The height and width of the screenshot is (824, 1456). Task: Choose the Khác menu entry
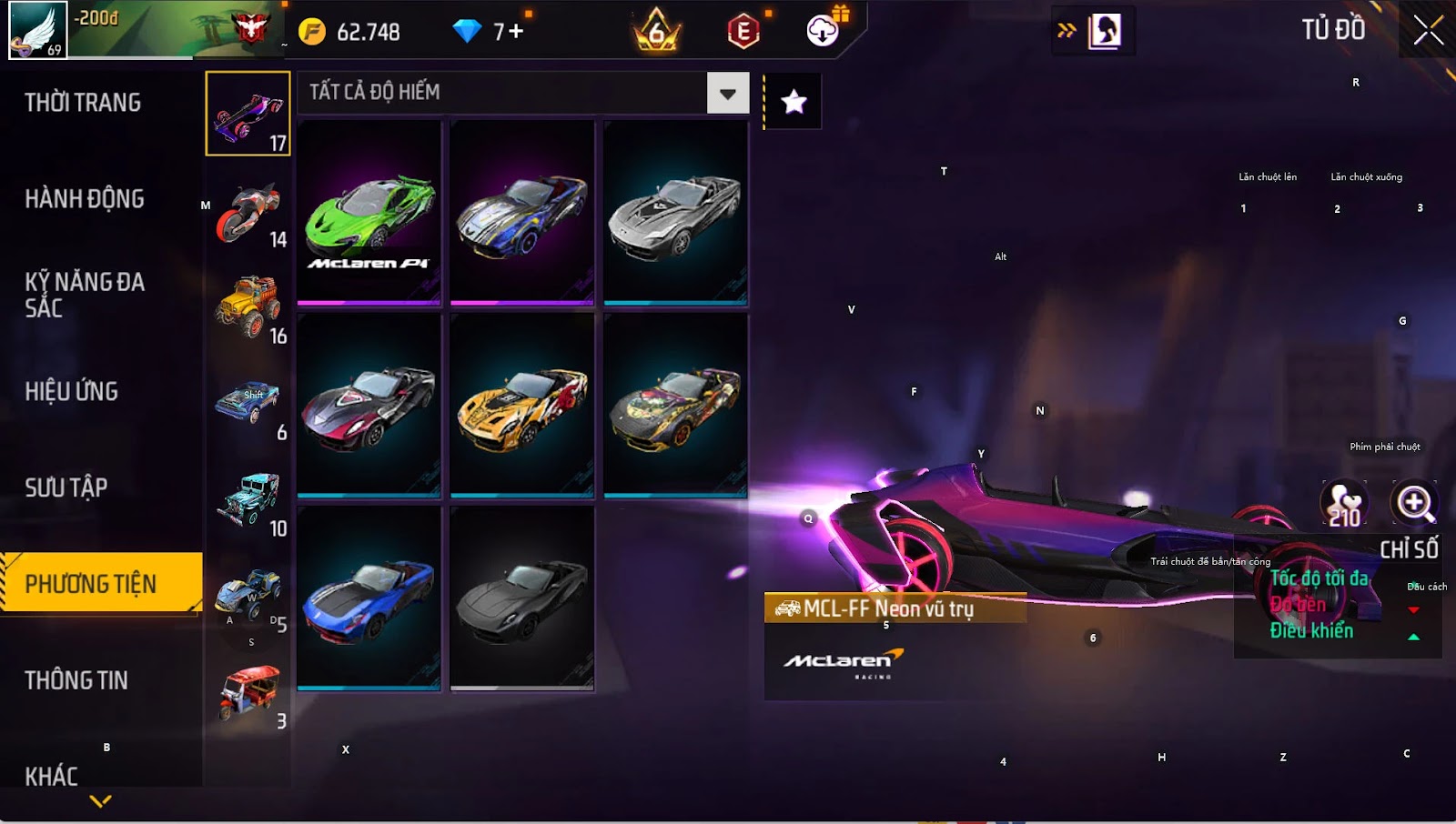tap(52, 775)
